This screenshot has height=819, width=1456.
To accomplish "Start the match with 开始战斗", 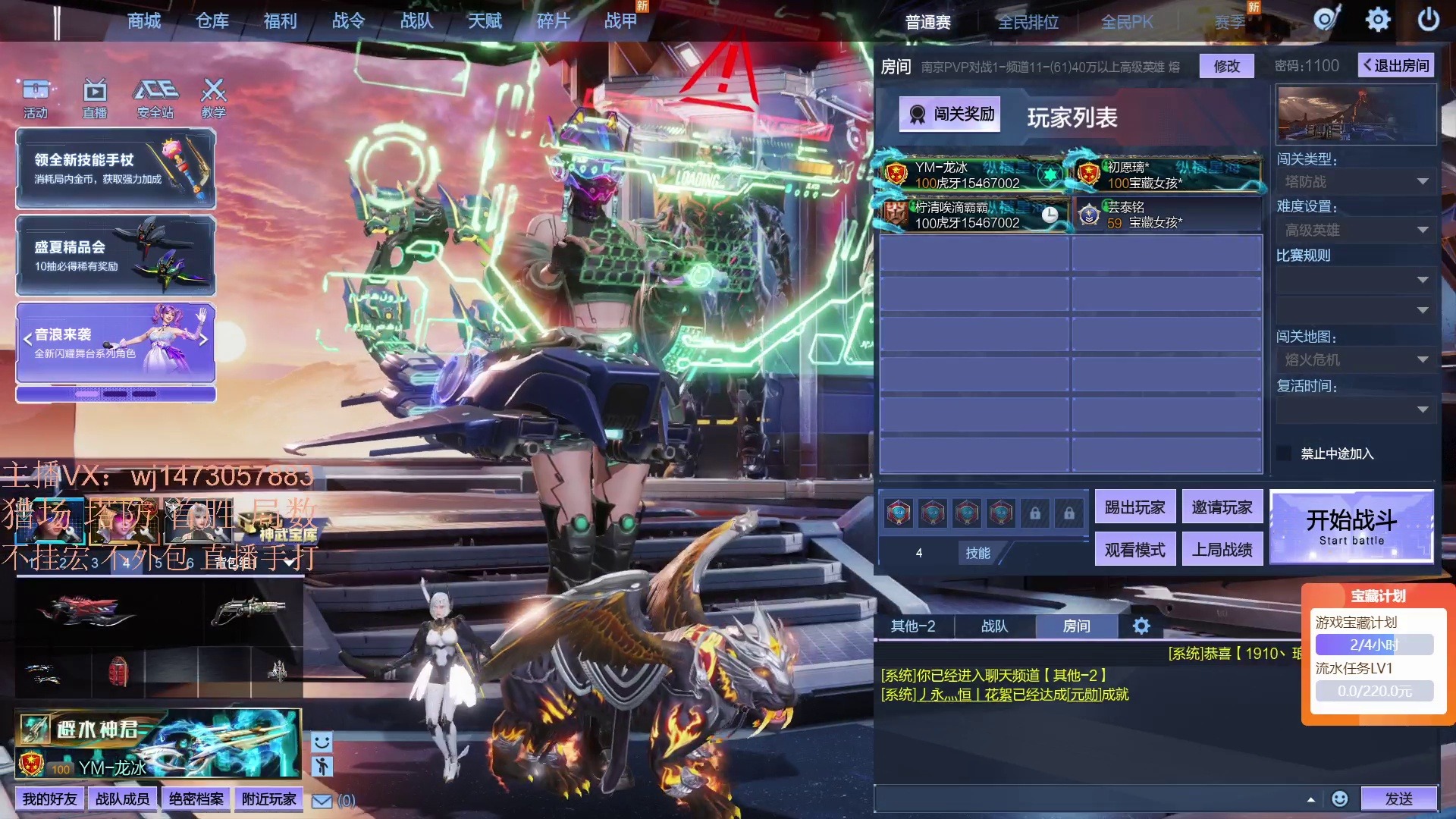I will pyautogui.click(x=1351, y=527).
